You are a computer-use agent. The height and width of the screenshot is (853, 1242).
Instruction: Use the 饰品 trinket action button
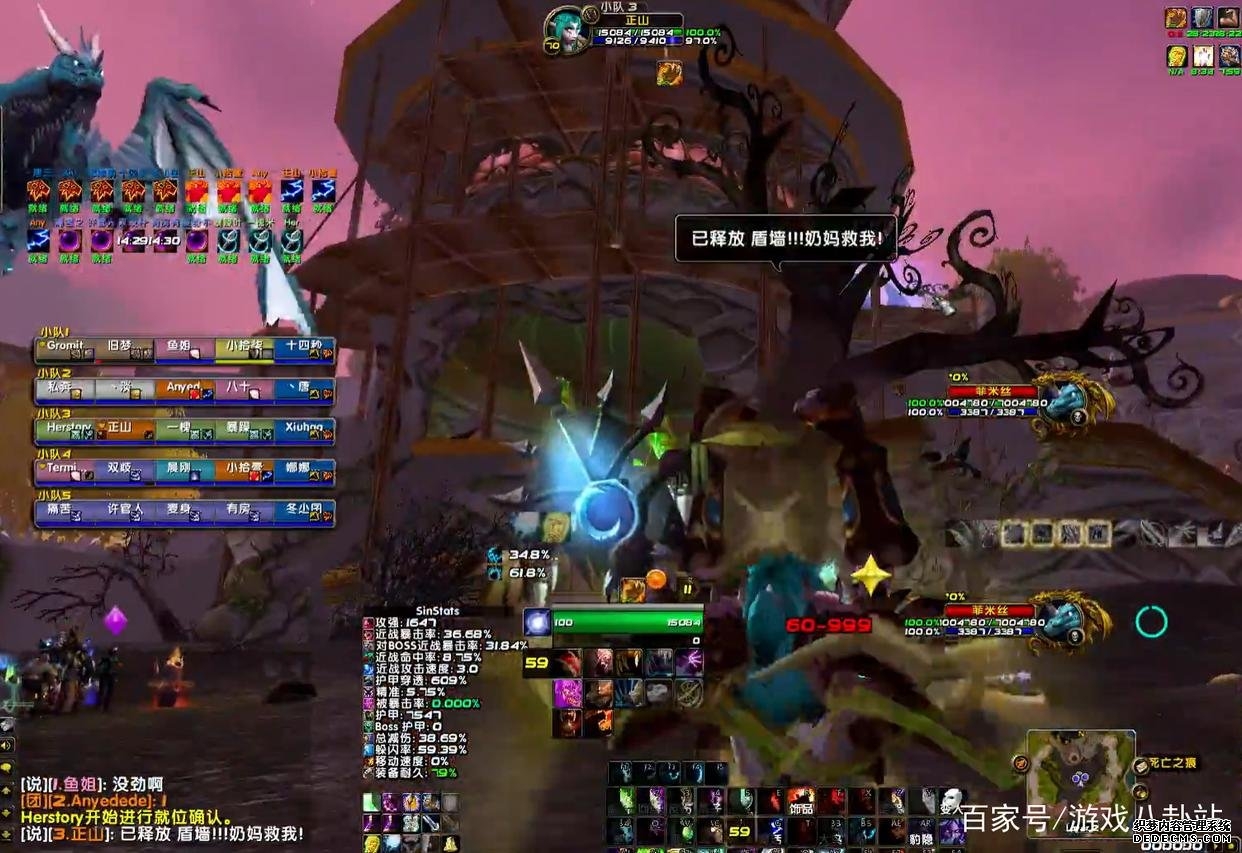(799, 802)
